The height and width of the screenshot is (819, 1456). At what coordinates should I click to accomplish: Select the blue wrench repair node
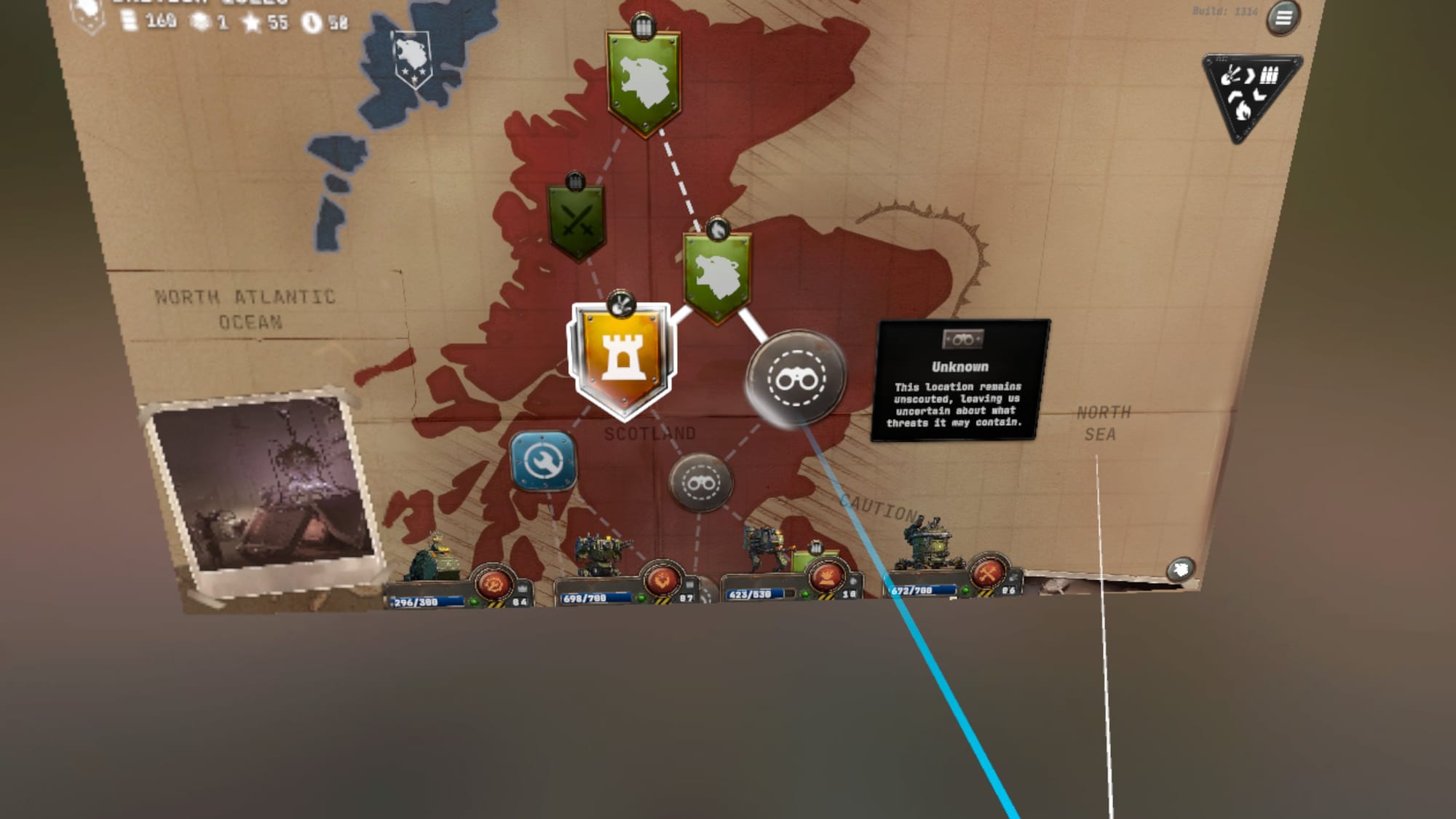[x=542, y=461]
